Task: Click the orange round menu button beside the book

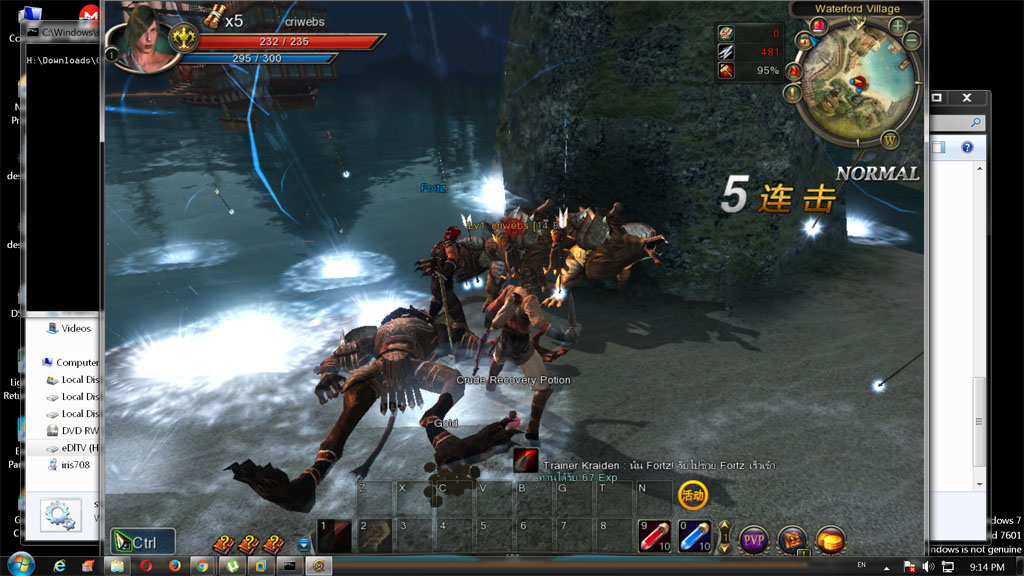Action: (x=830, y=540)
